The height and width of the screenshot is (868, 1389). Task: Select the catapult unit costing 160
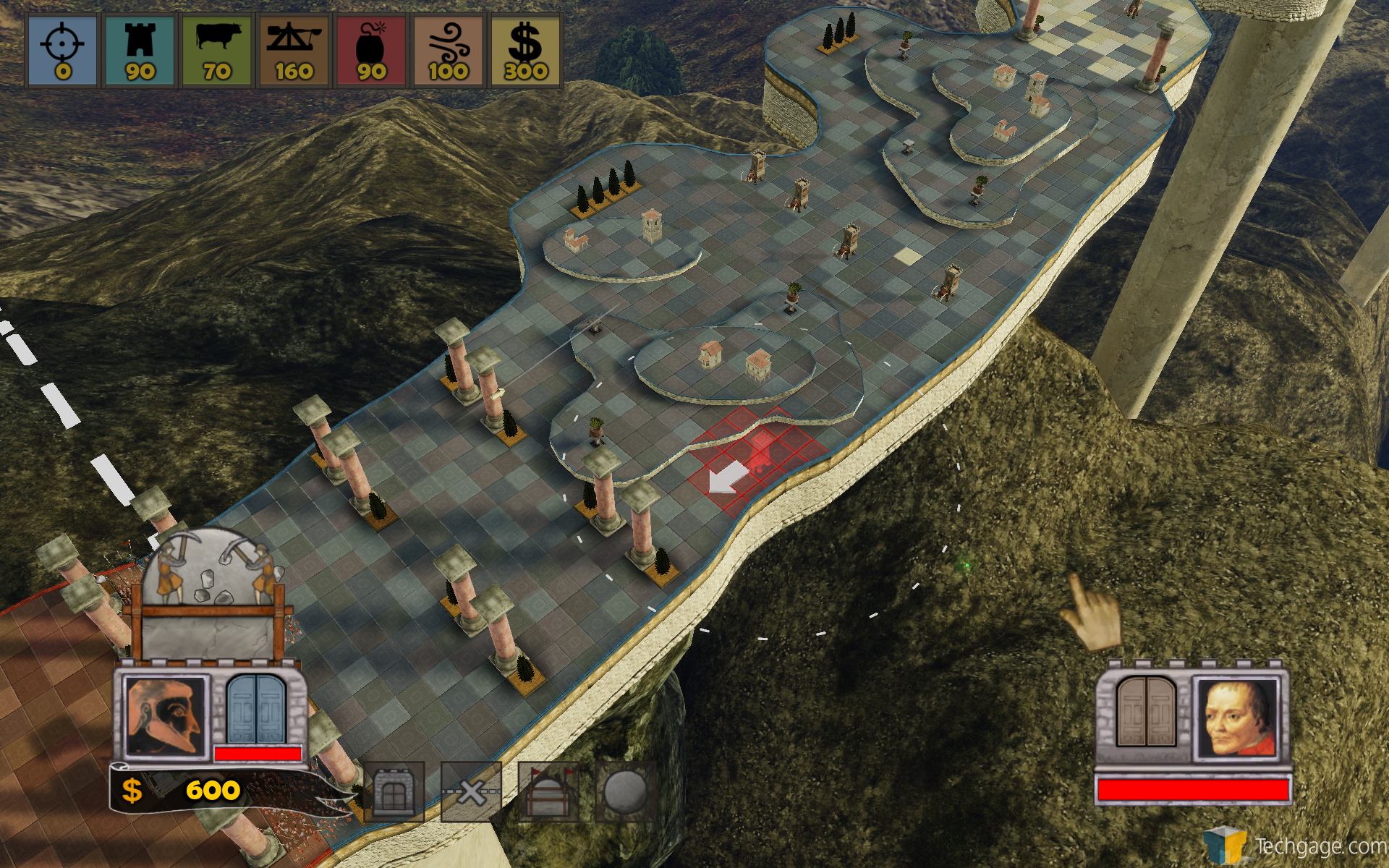(294, 49)
